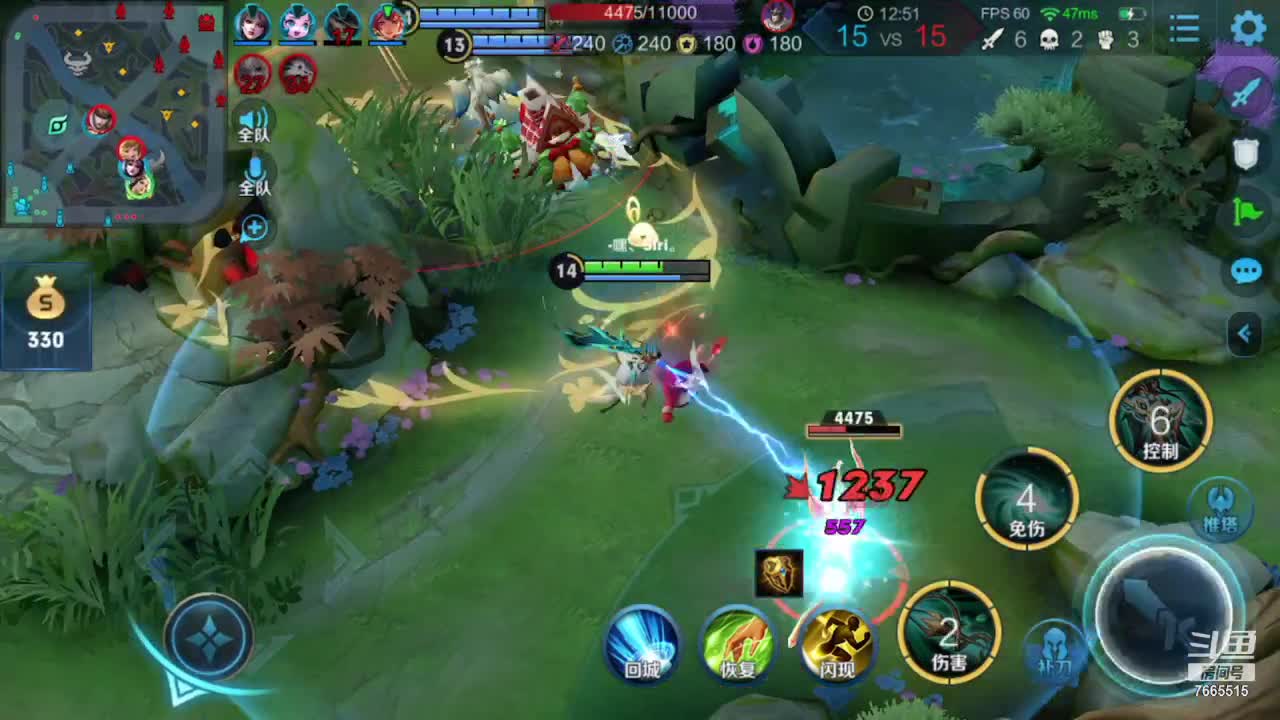The image size is (1280, 720).
Task: Activate the 回城 recall ability
Action: coord(642,643)
